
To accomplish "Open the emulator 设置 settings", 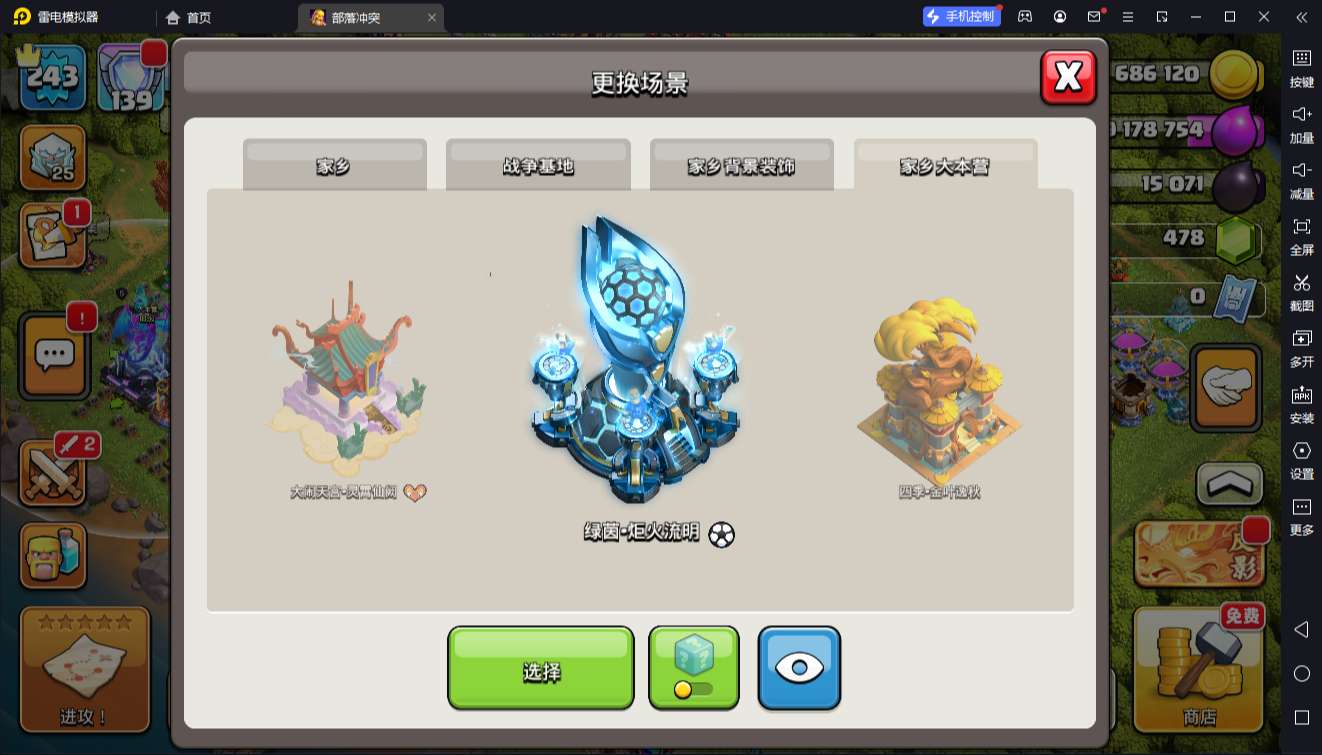I will (x=1301, y=459).
